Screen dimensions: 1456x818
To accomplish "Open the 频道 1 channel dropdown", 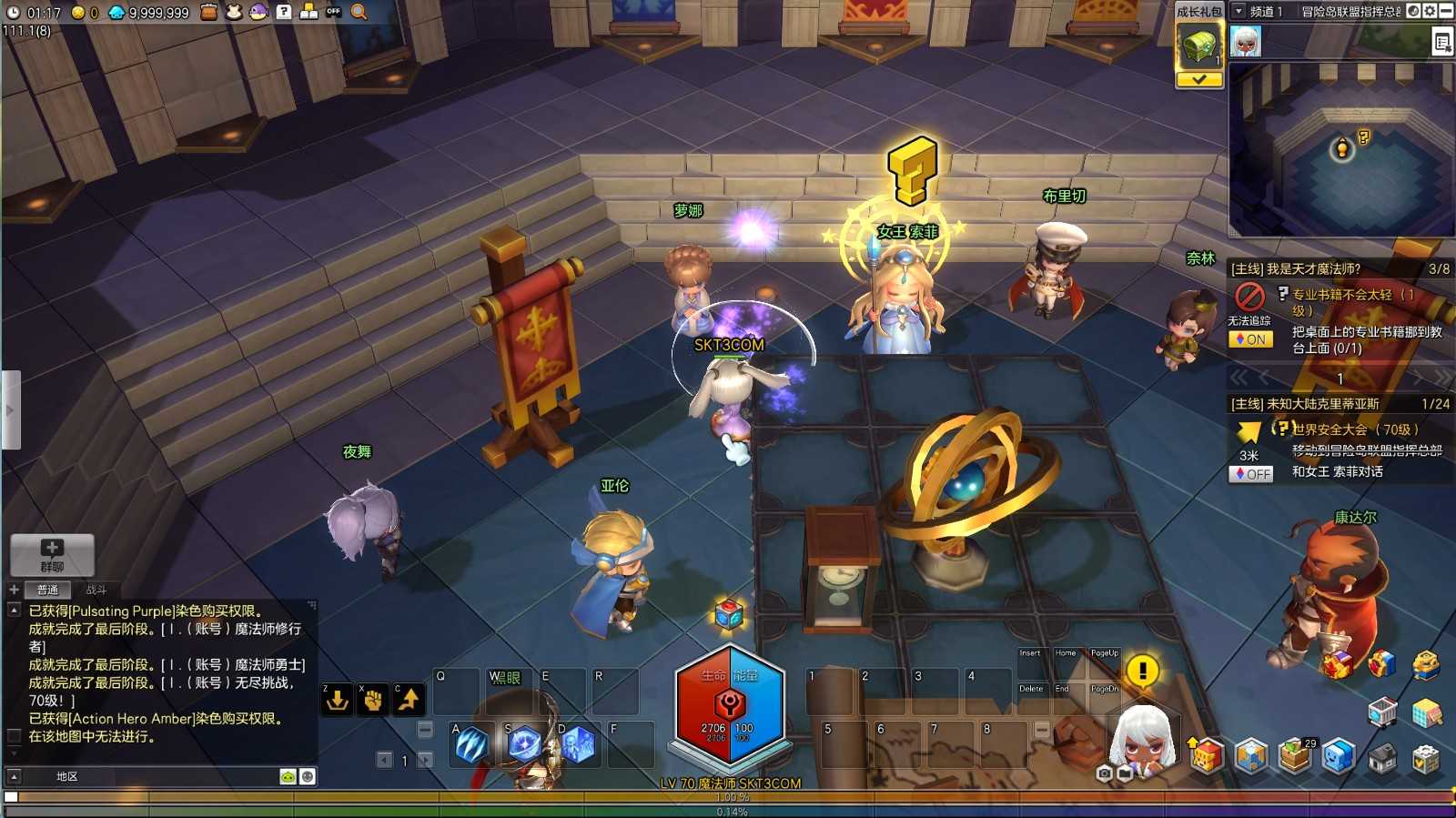I will pos(1239,11).
